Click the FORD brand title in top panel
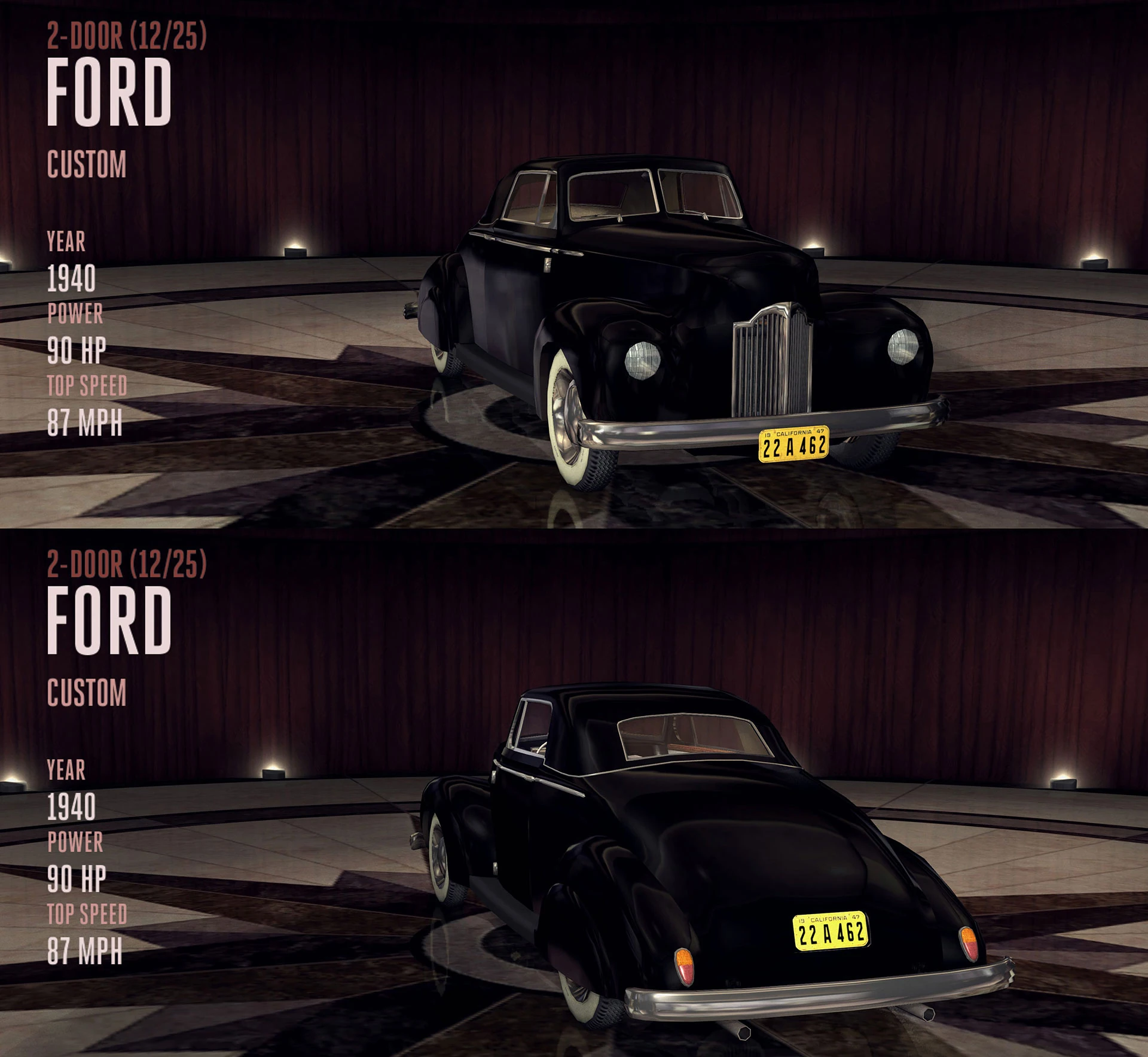The width and height of the screenshot is (1148, 1057). click(111, 91)
